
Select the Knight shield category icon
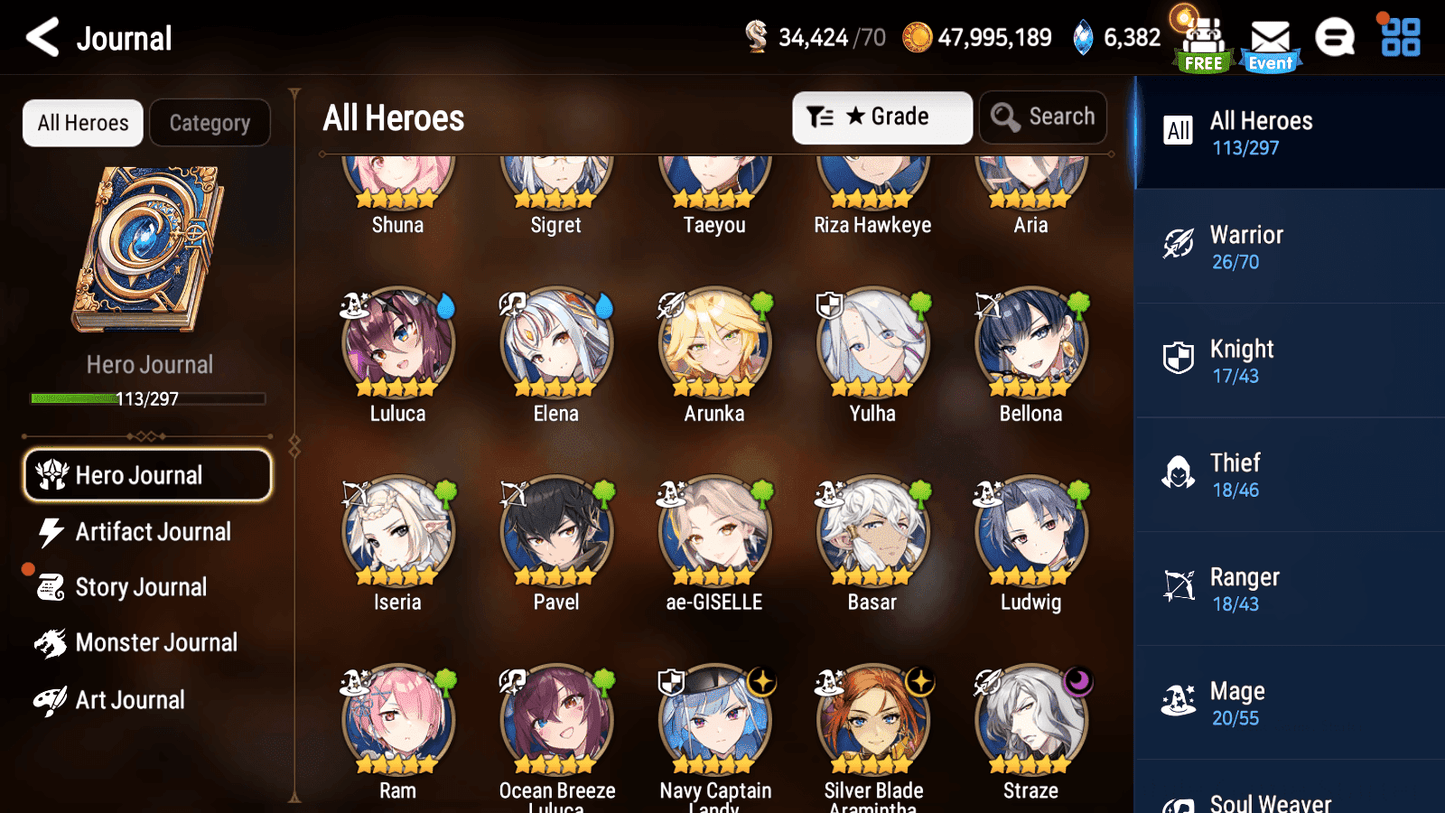tap(1180, 358)
